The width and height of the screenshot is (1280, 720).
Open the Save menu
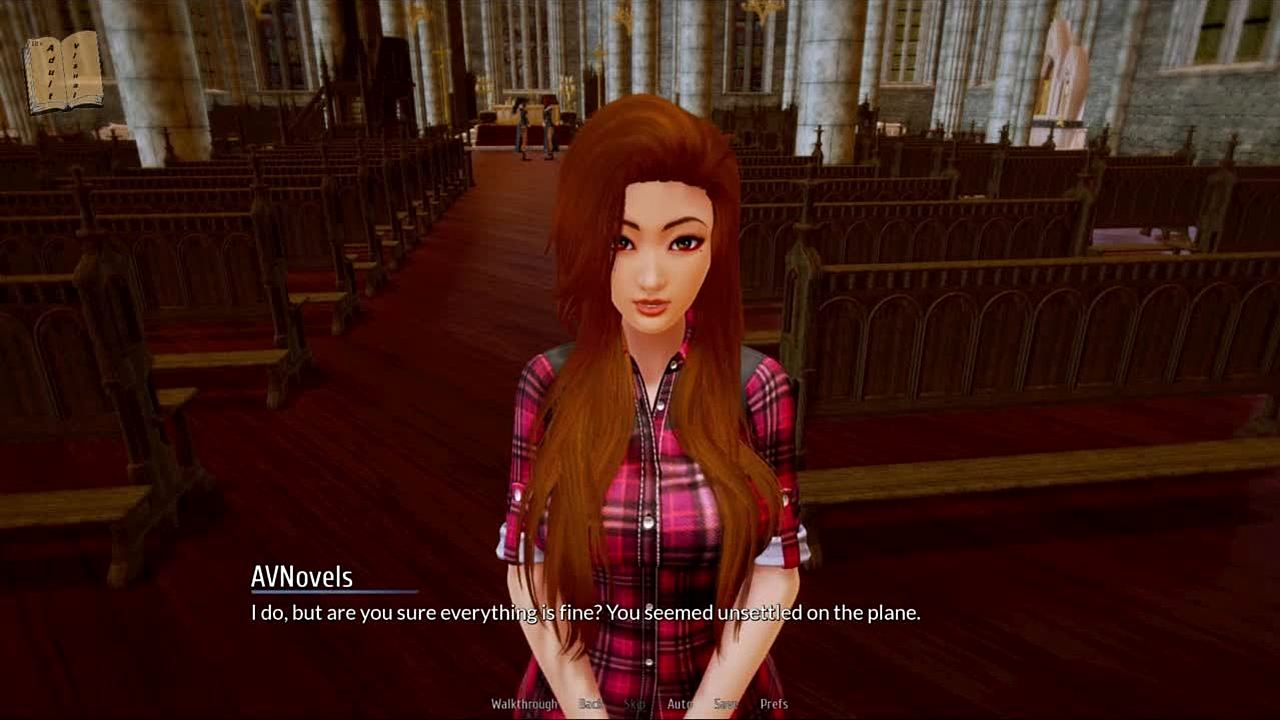[x=726, y=704]
